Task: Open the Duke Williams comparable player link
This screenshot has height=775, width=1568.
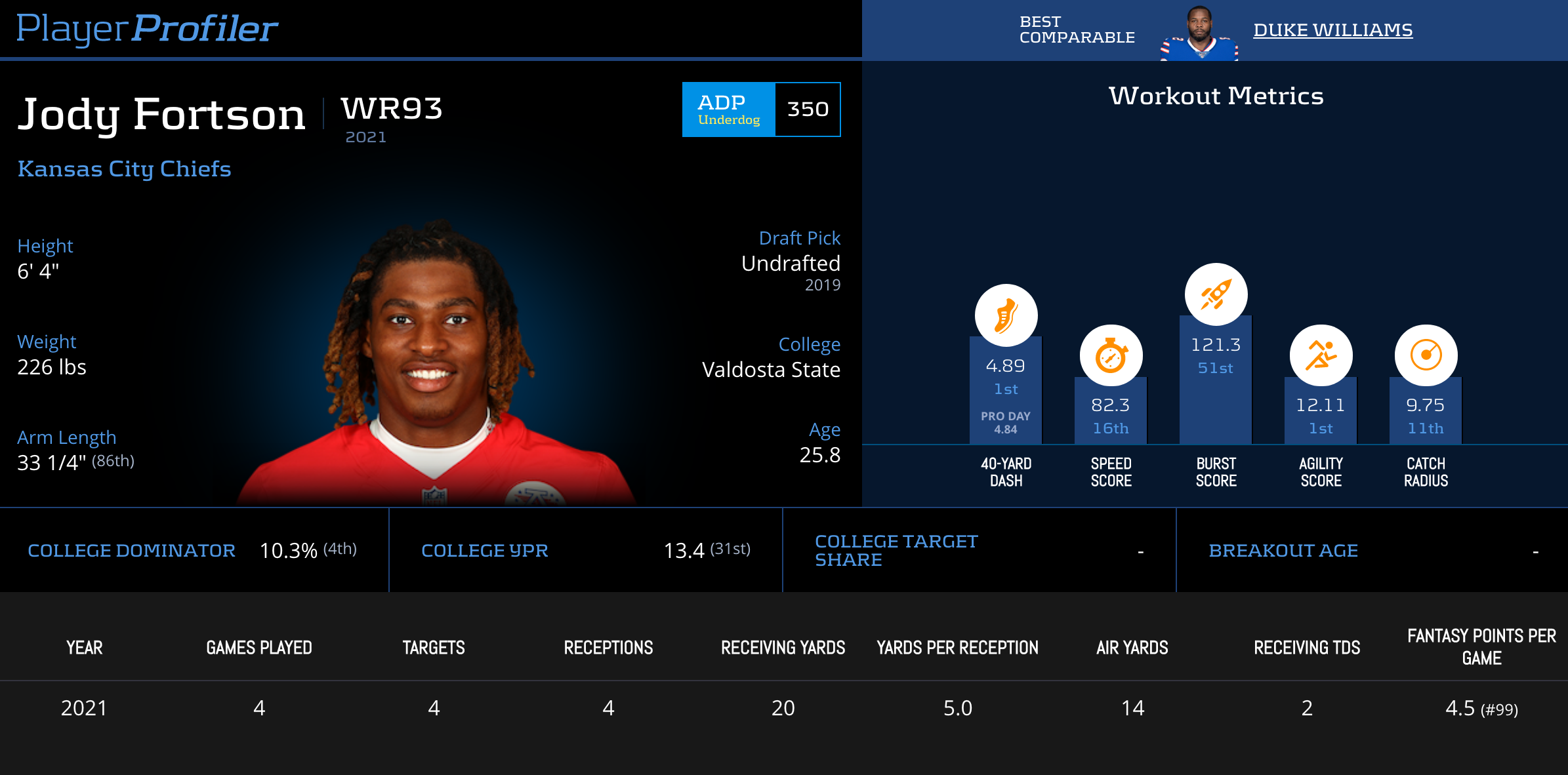Action: pos(1332,30)
